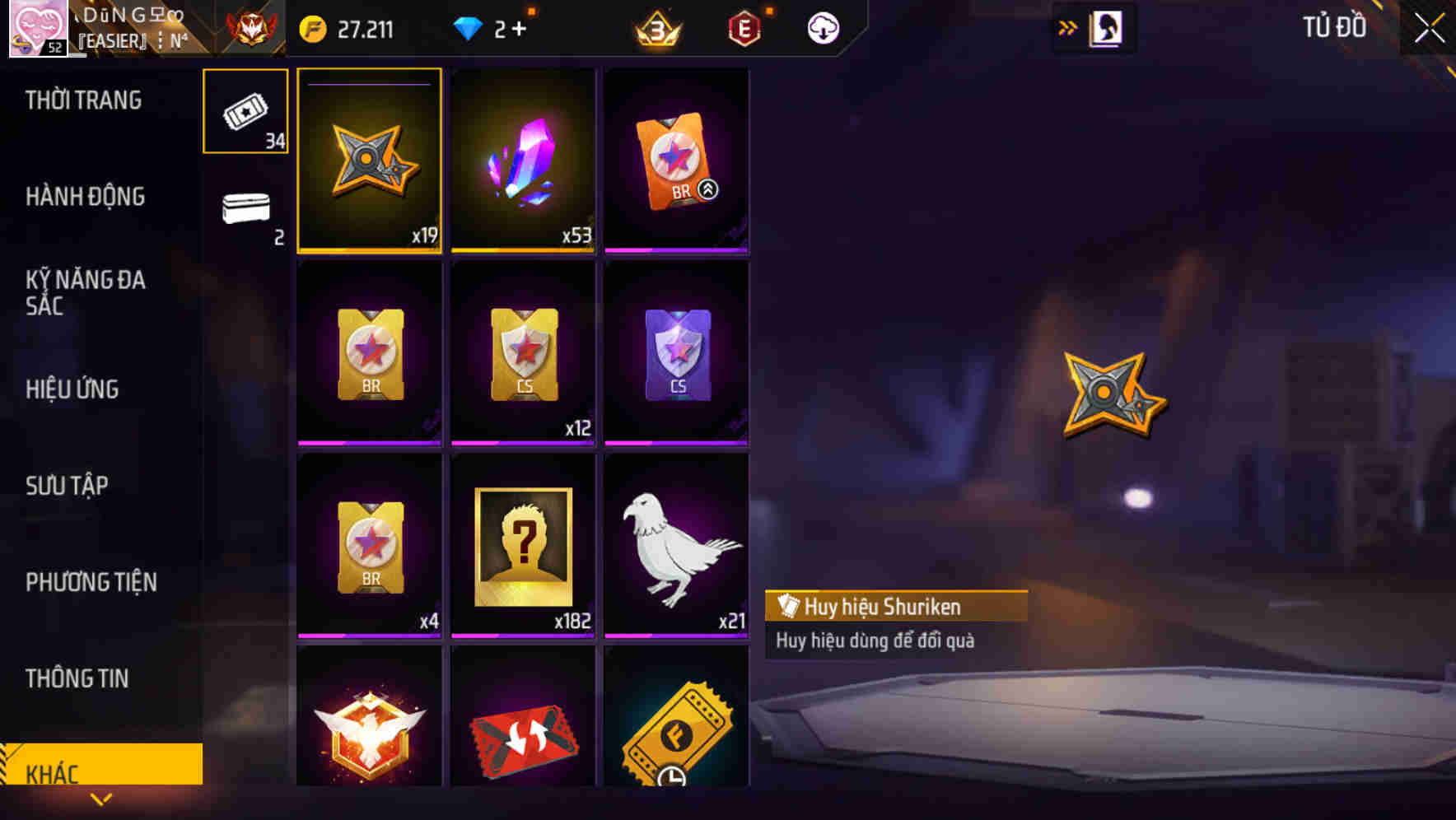Viewport: 1456px width, 820px height.
Task: Close the TỦ ĐỒ screen
Action: pos(1430,27)
